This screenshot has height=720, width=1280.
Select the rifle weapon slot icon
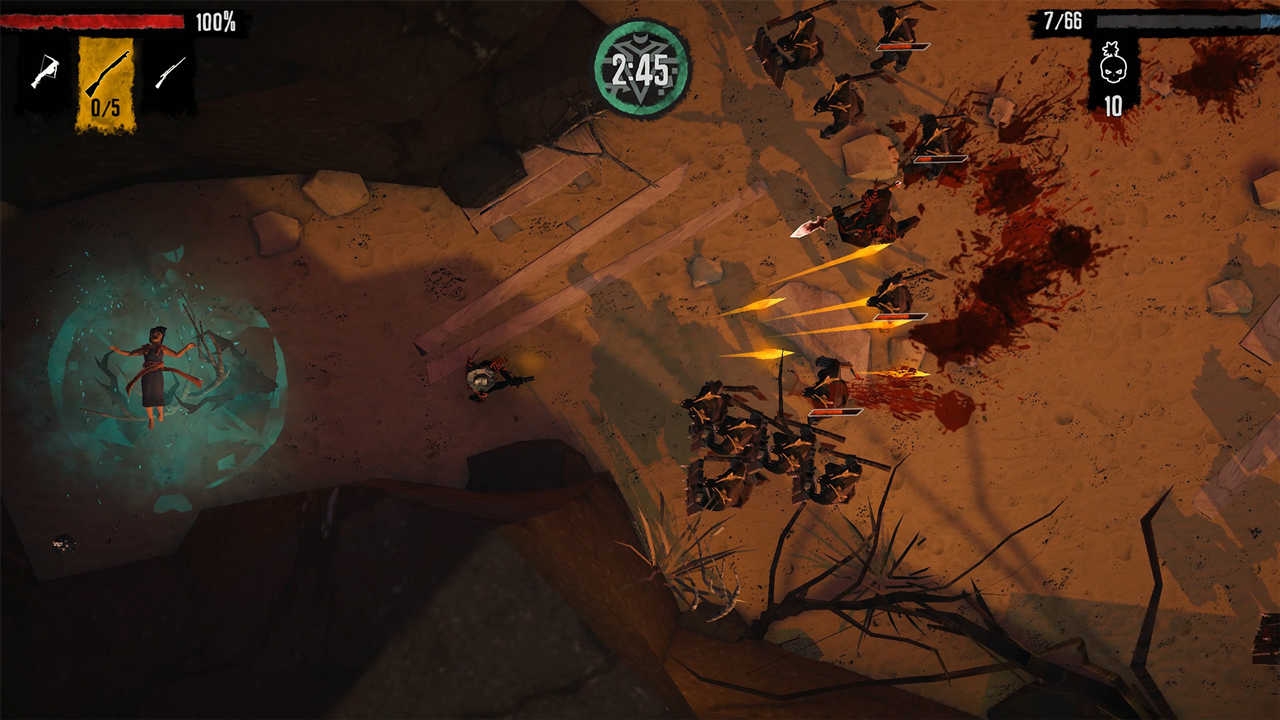point(170,70)
